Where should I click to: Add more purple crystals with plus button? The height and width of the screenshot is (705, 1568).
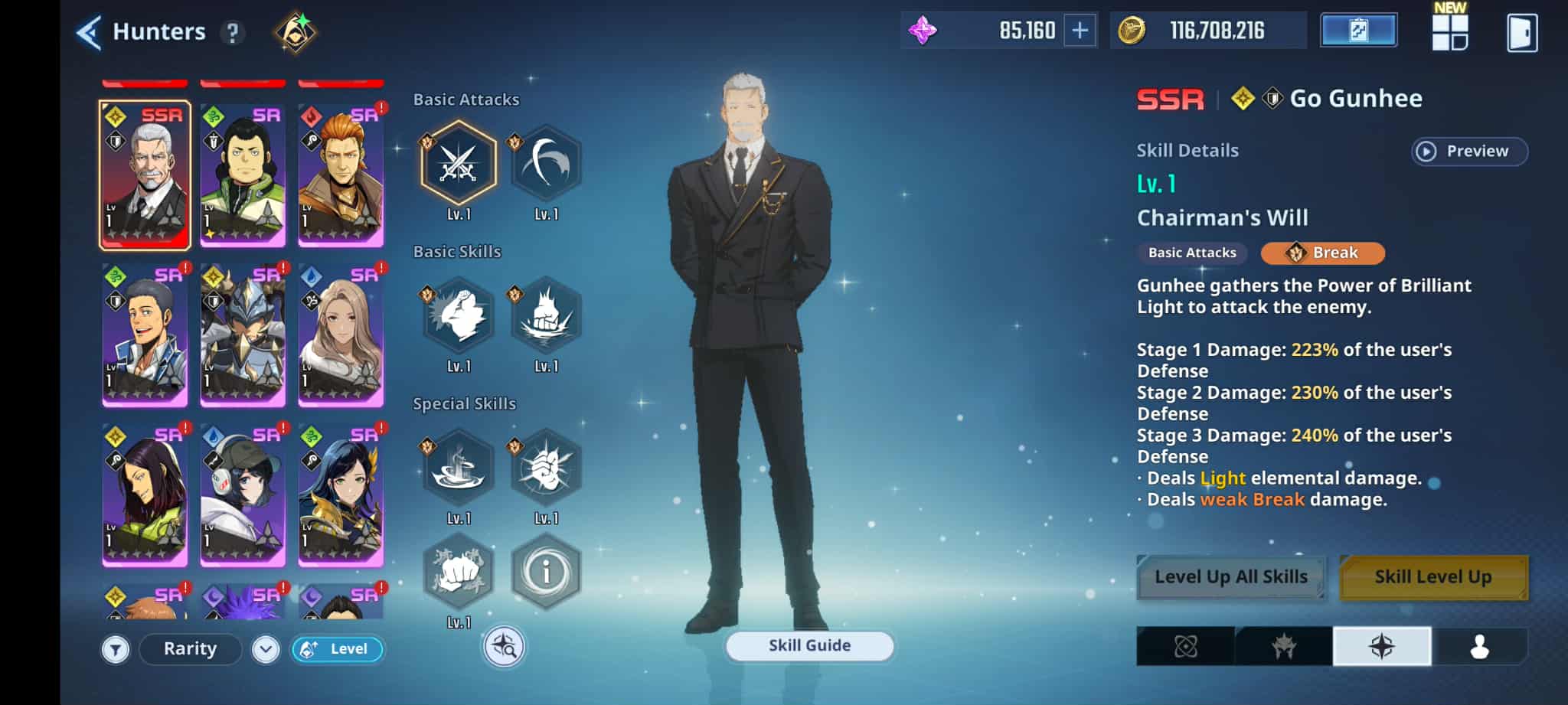[x=1080, y=31]
